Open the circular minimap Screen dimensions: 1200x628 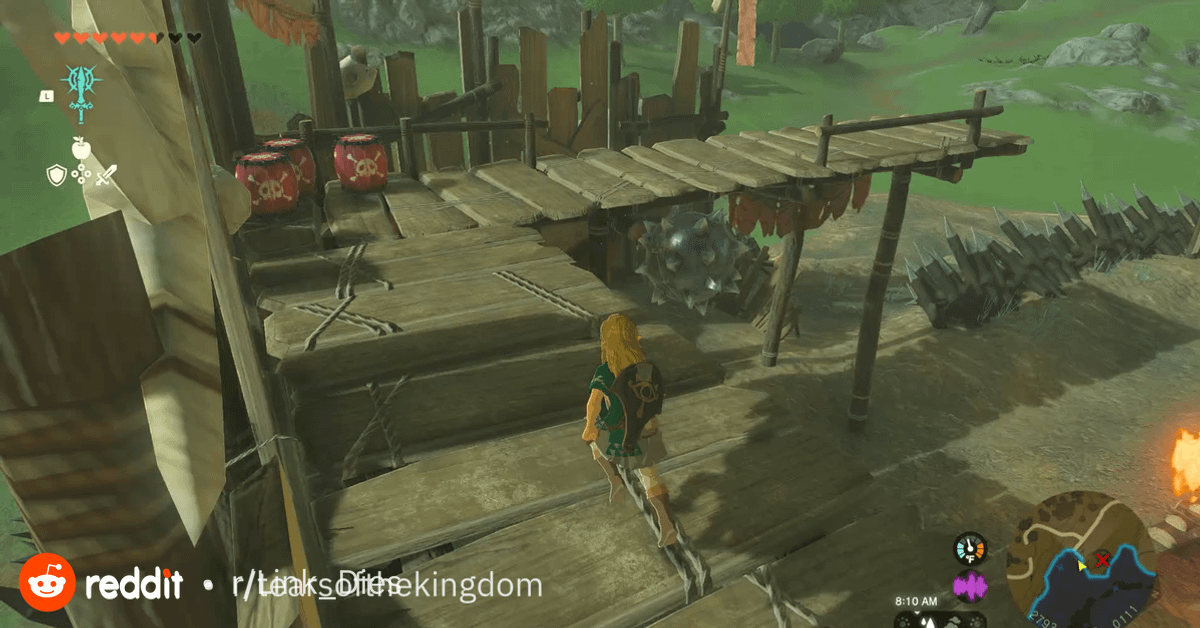pos(1081,557)
